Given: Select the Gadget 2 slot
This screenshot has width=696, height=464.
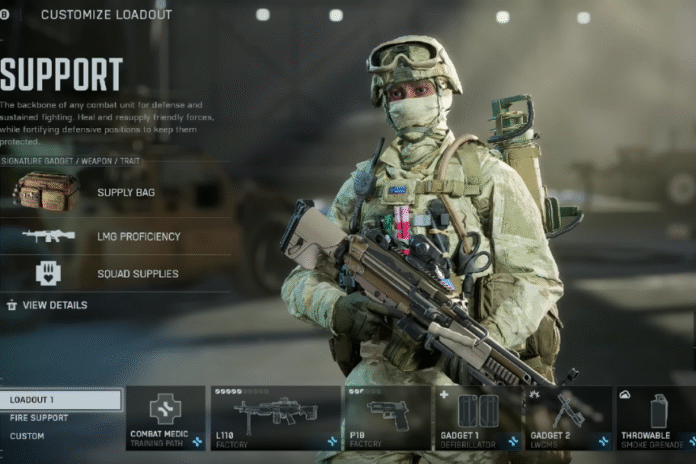Looking at the screenshot, I should coord(567,418).
